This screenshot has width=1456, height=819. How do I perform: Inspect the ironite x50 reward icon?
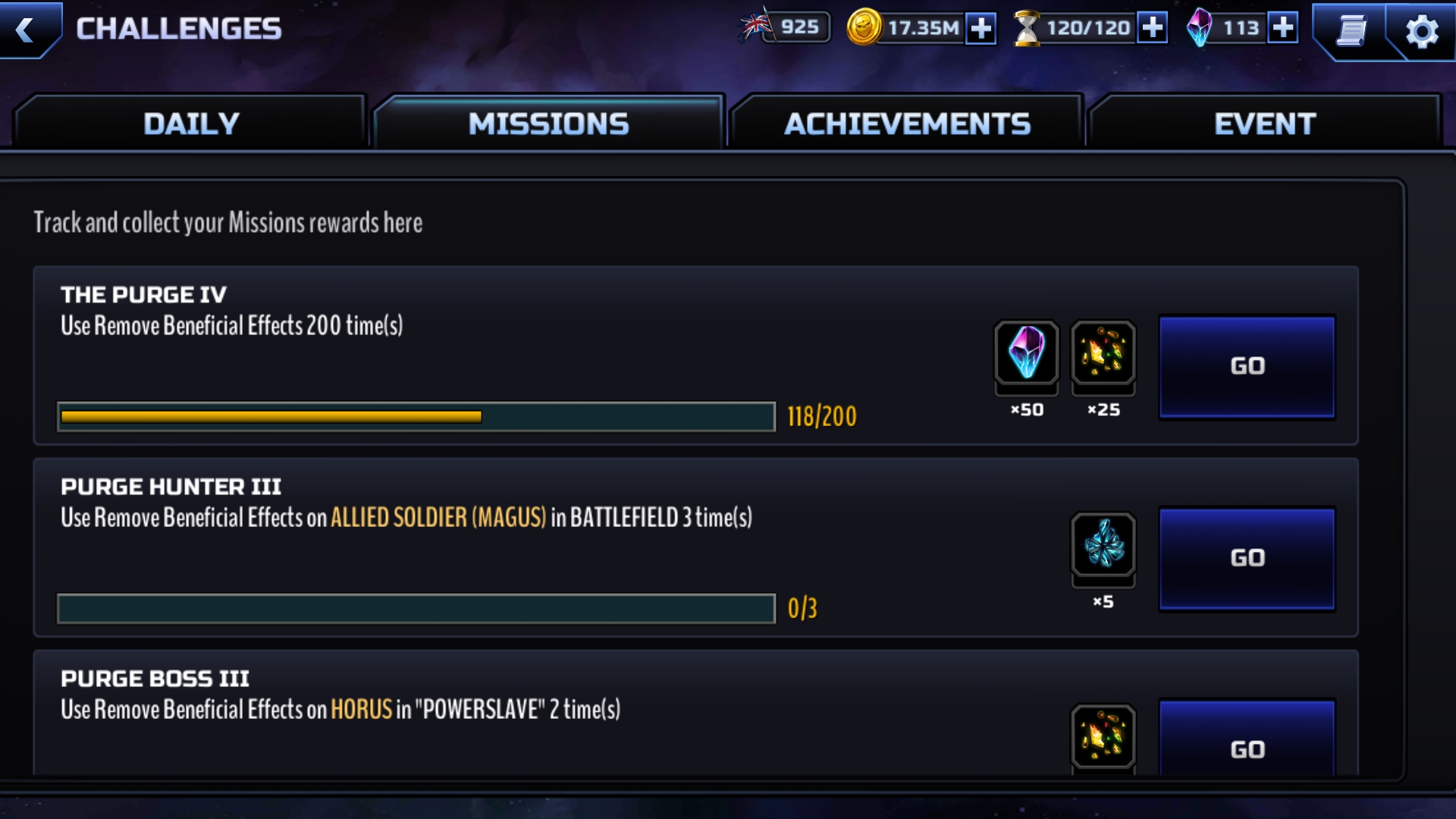pos(1026,353)
